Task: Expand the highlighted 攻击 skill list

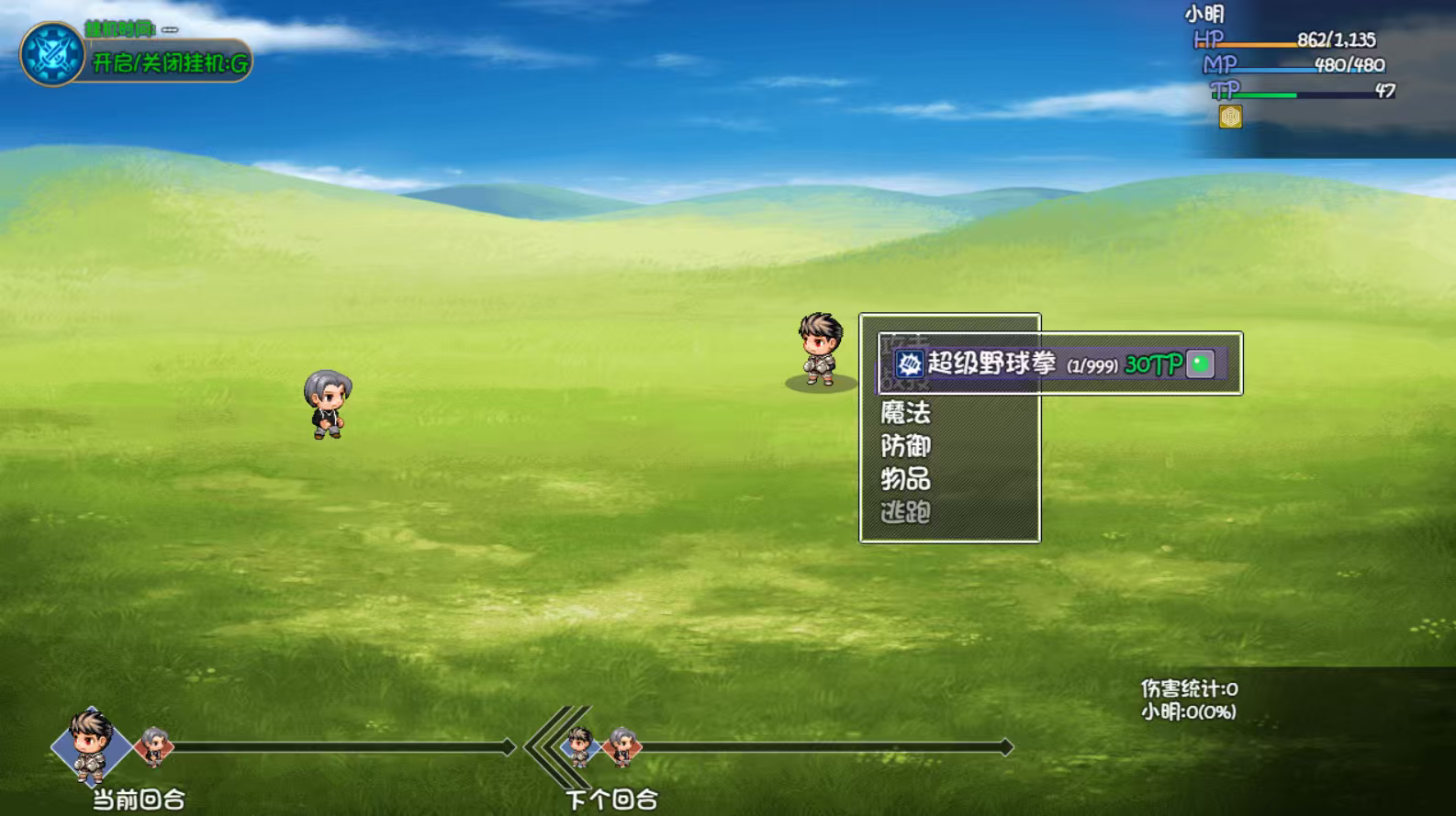Action: click(903, 363)
